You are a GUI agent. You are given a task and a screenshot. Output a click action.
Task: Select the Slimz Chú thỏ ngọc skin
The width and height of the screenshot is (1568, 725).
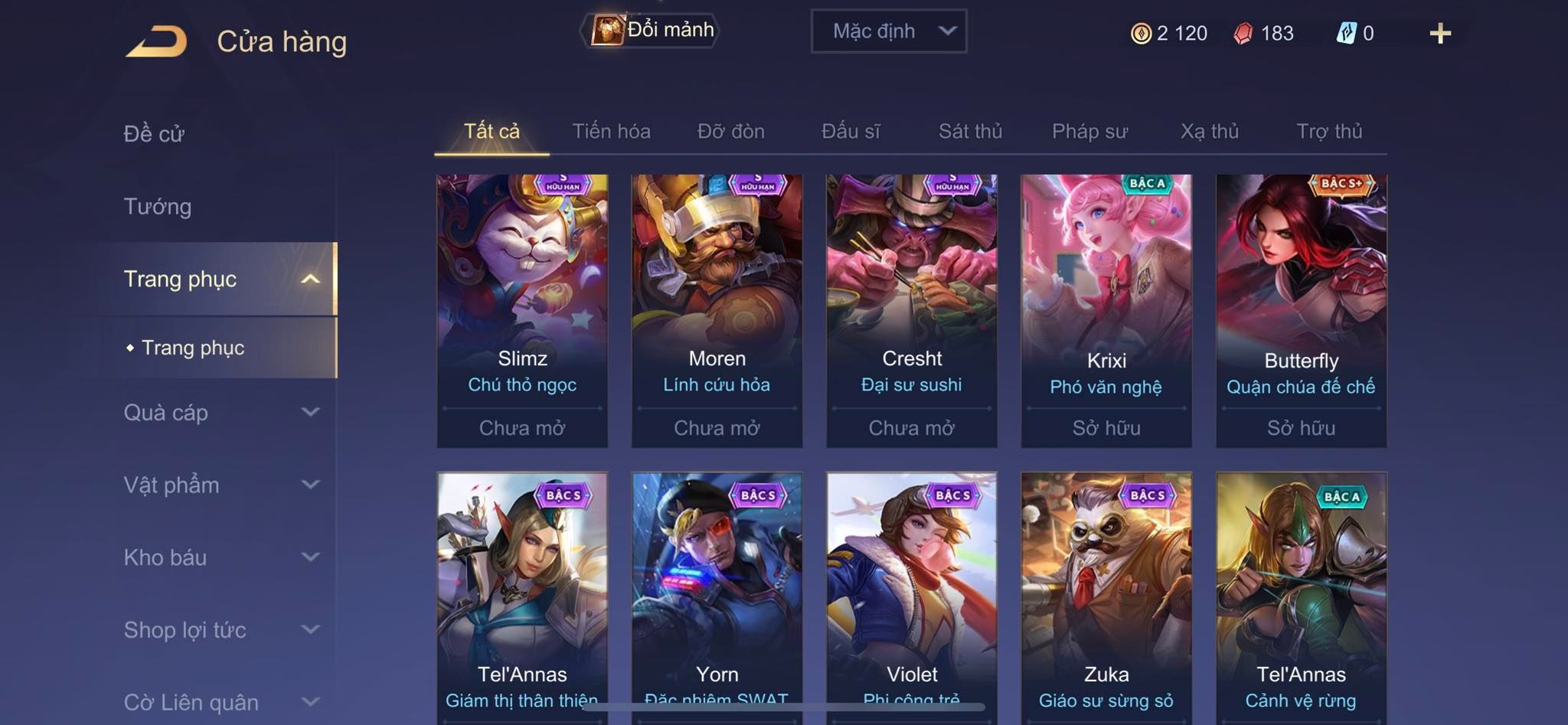tap(522, 310)
